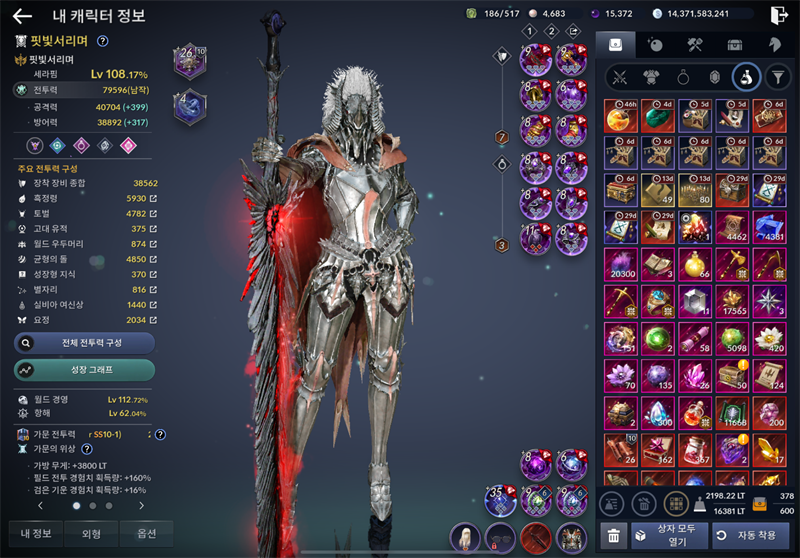Filter inventory by crossed swords weapons

tap(619, 76)
